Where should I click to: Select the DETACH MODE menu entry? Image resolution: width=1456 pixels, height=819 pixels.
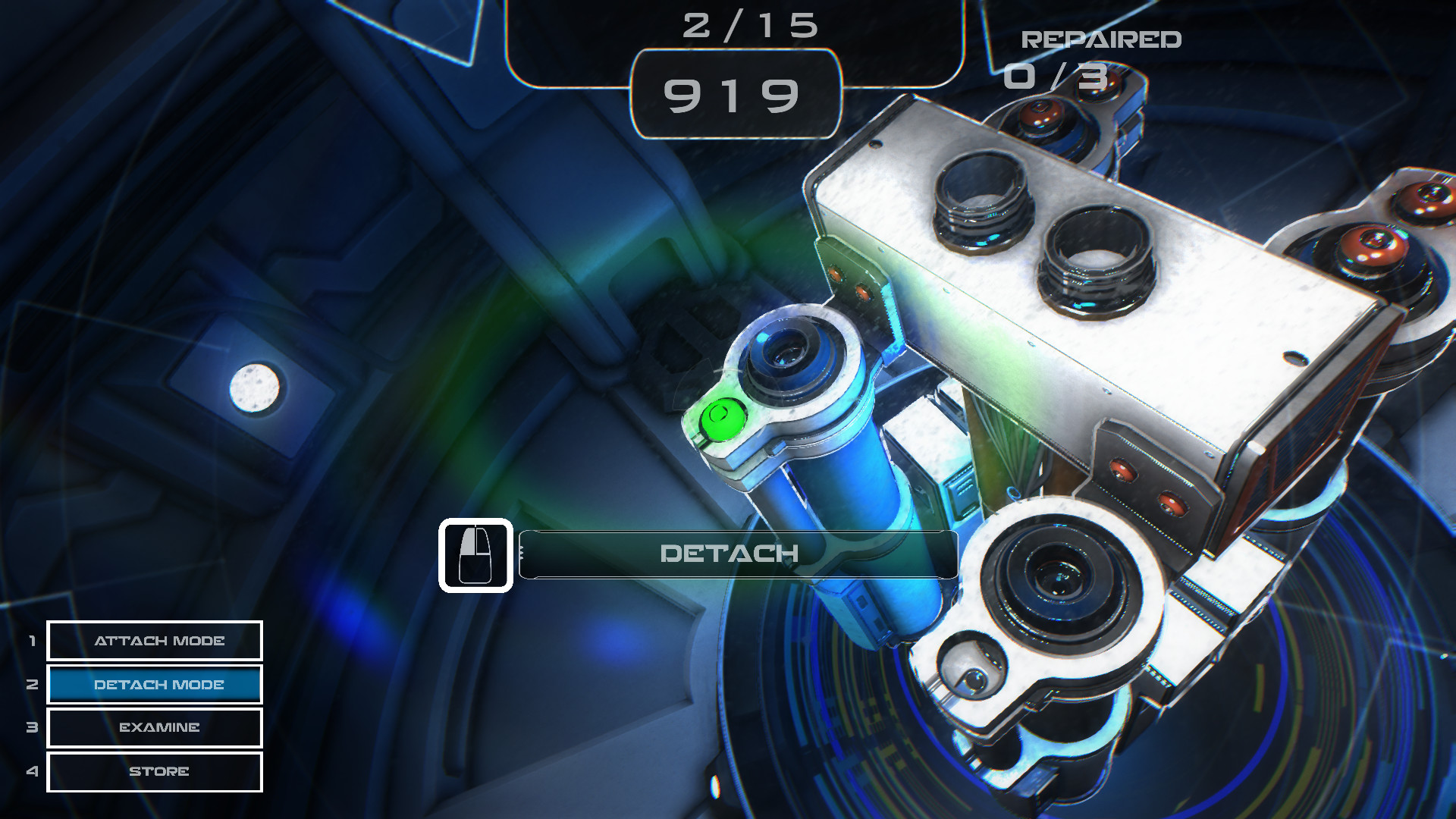tap(154, 685)
